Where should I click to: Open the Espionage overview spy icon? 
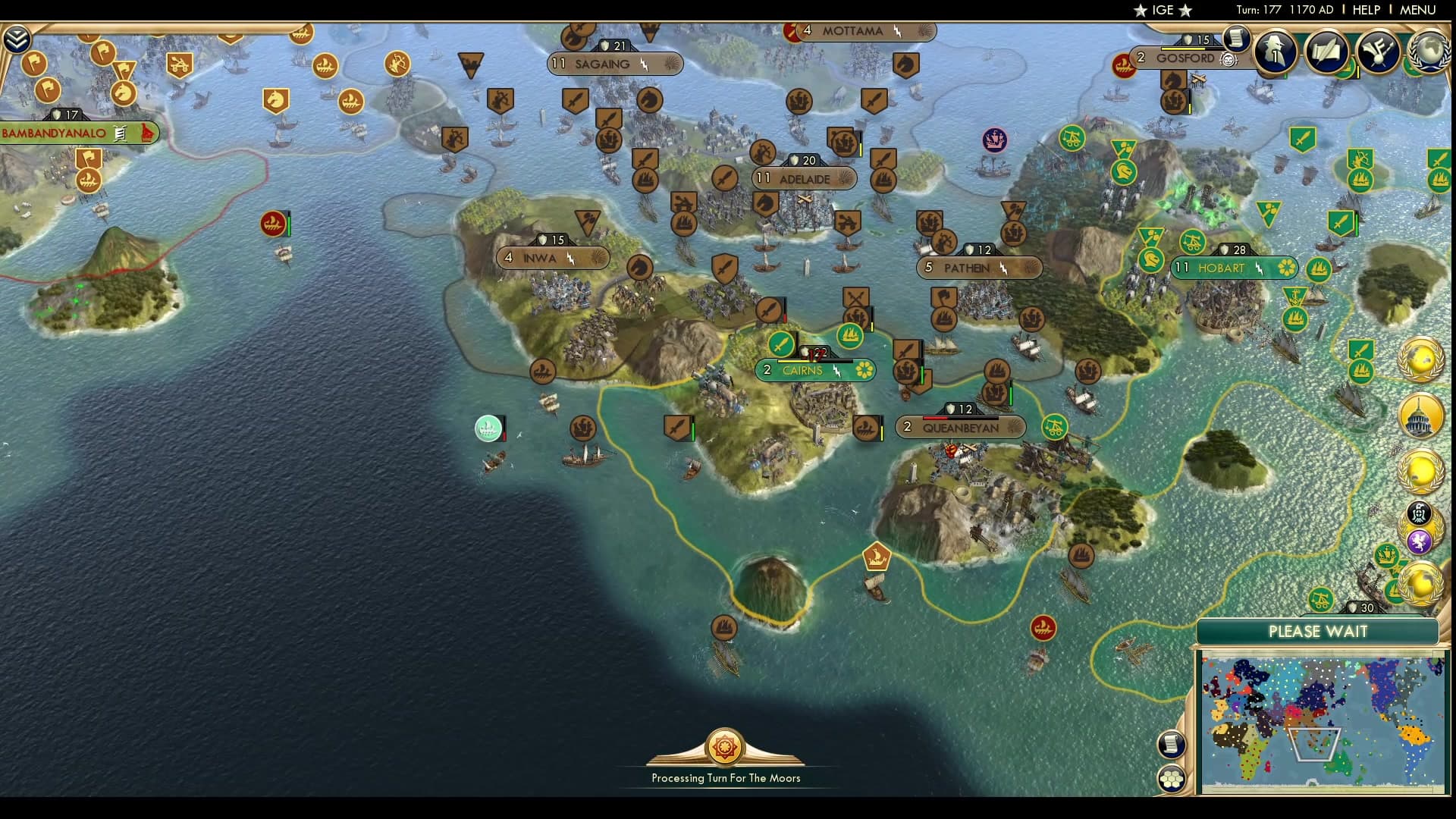[x=1274, y=52]
